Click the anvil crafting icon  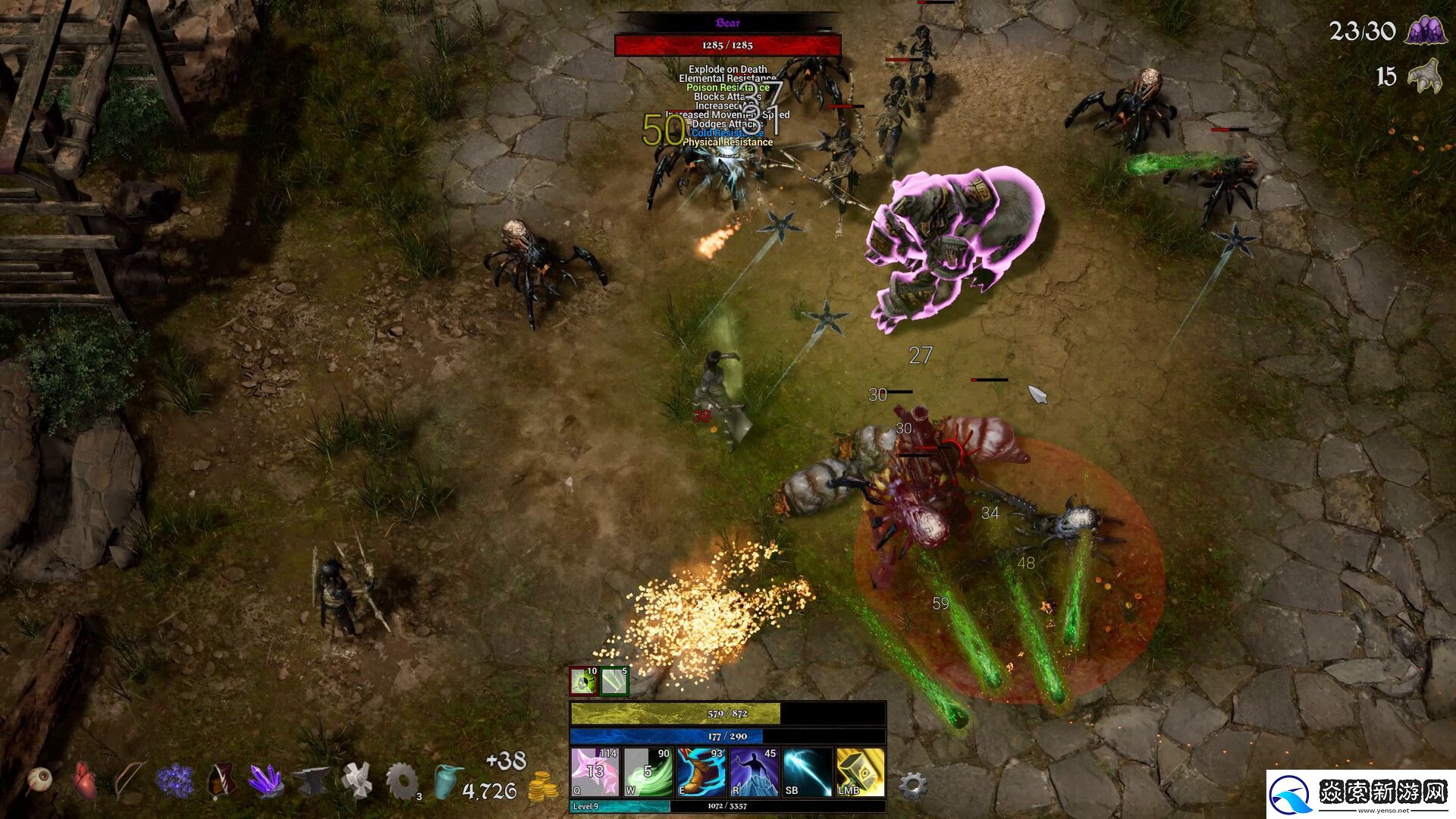click(310, 780)
